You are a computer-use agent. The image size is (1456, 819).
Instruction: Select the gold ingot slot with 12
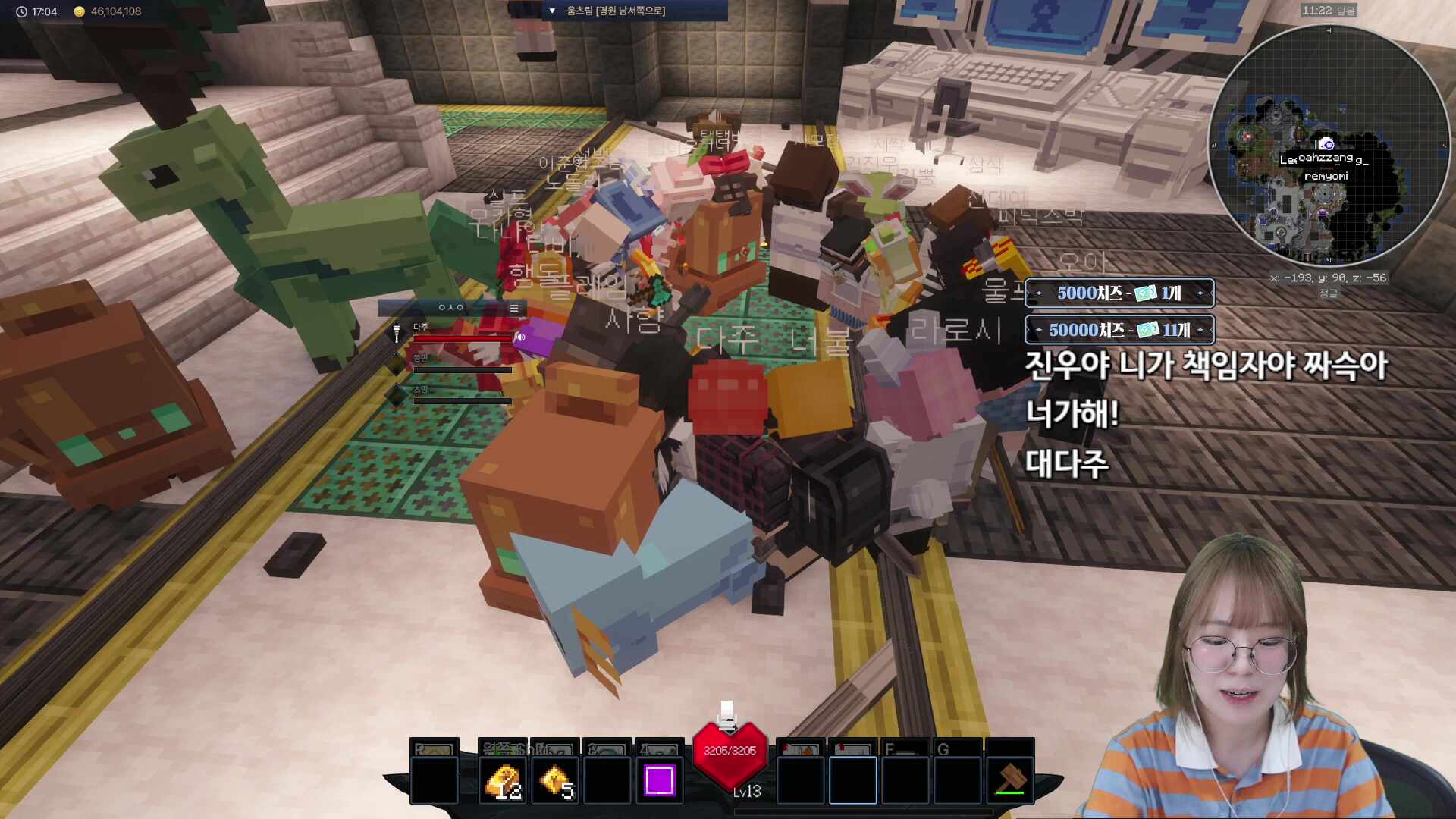click(x=503, y=781)
